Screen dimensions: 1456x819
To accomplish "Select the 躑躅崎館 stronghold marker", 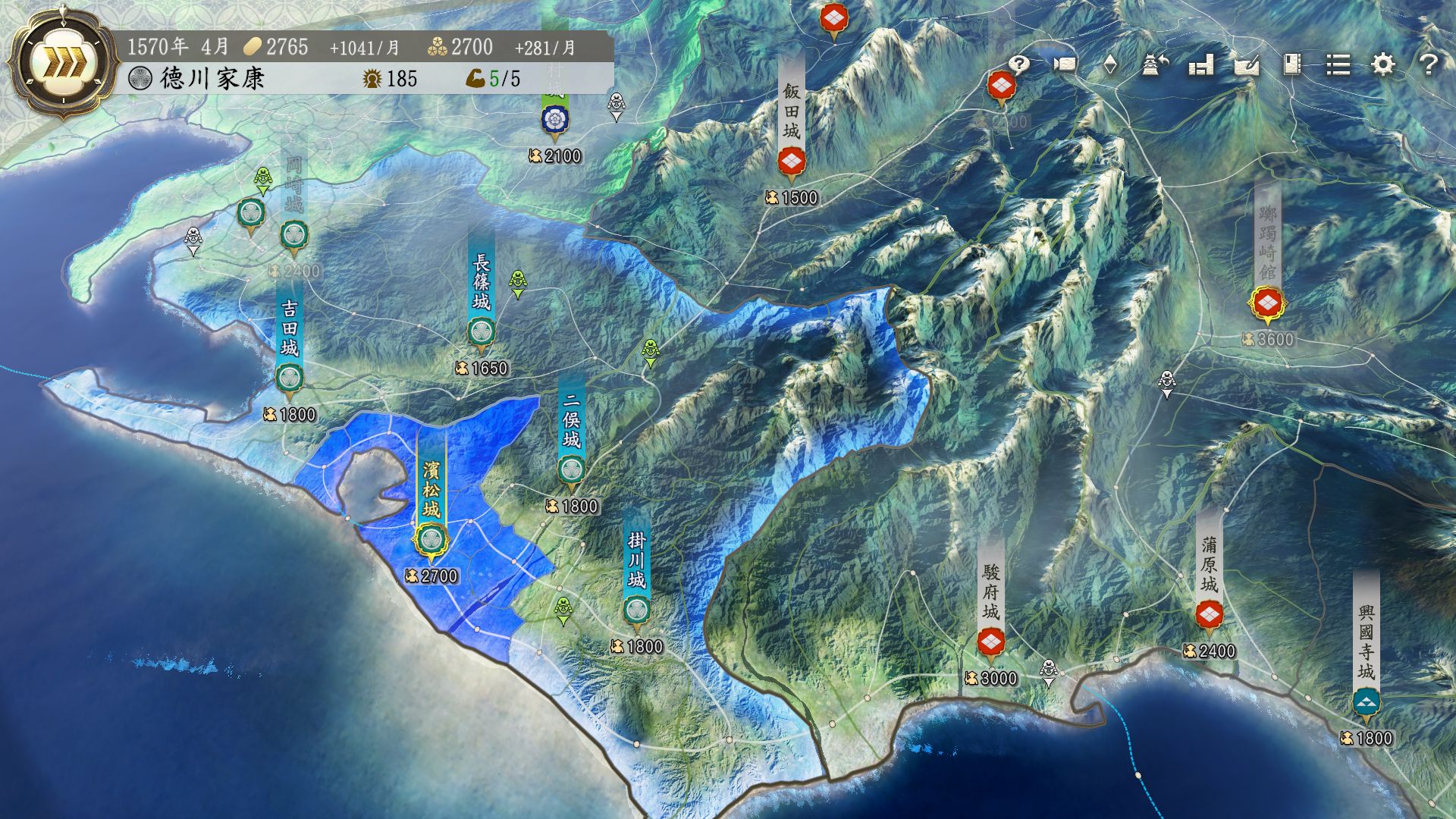I will (x=1267, y=303).
